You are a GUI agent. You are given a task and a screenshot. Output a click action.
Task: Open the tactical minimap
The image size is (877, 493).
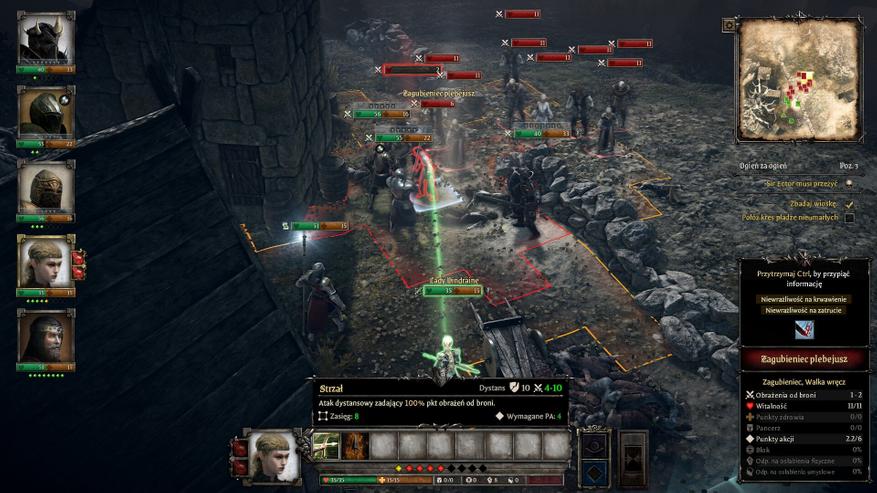pos(798,79)
